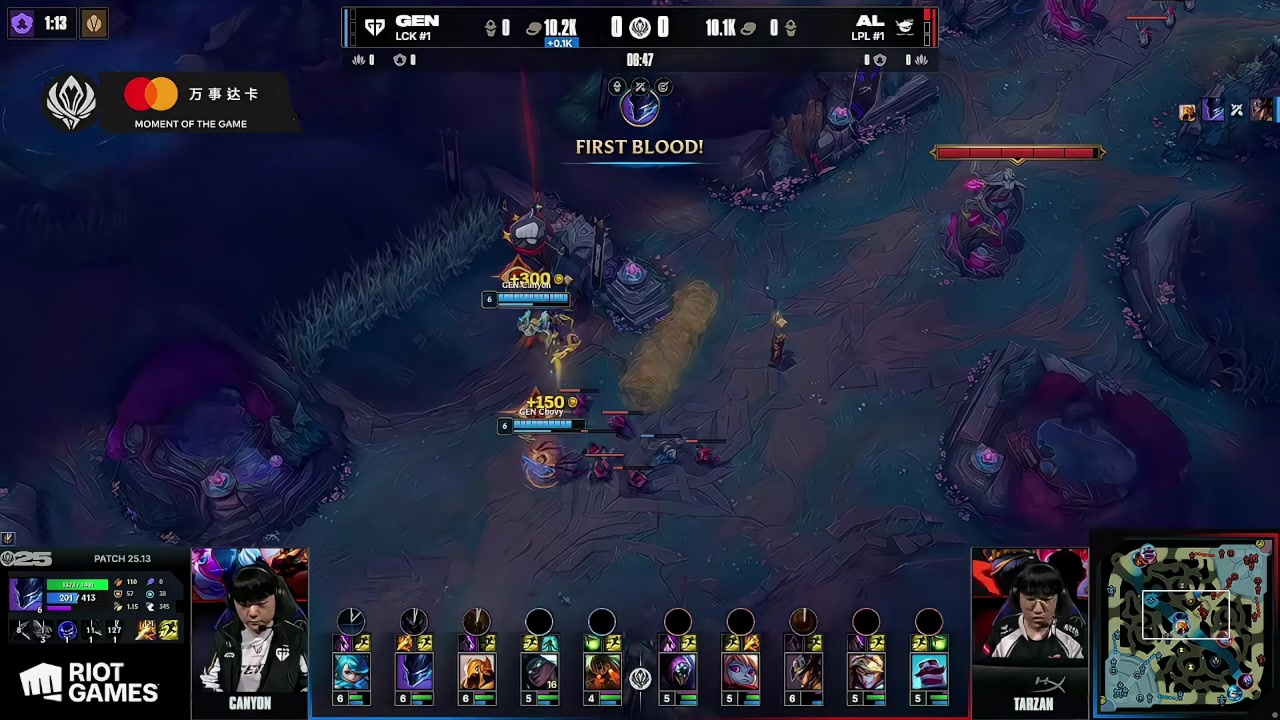Click the GEN team logo on scoreboard

click(375, 28)
